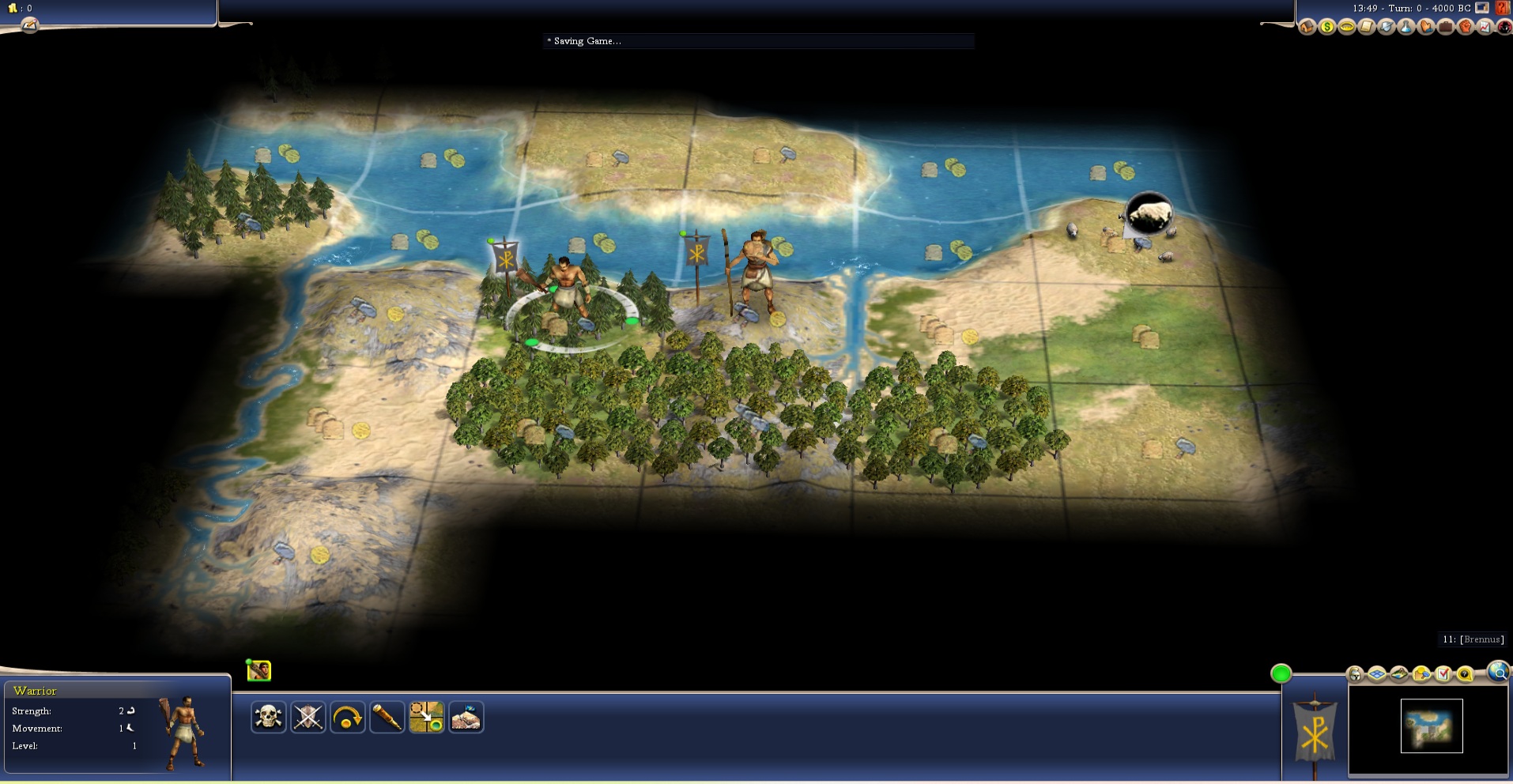Click the green end-turn button

pyautogui.click(x=1281, y=673)
